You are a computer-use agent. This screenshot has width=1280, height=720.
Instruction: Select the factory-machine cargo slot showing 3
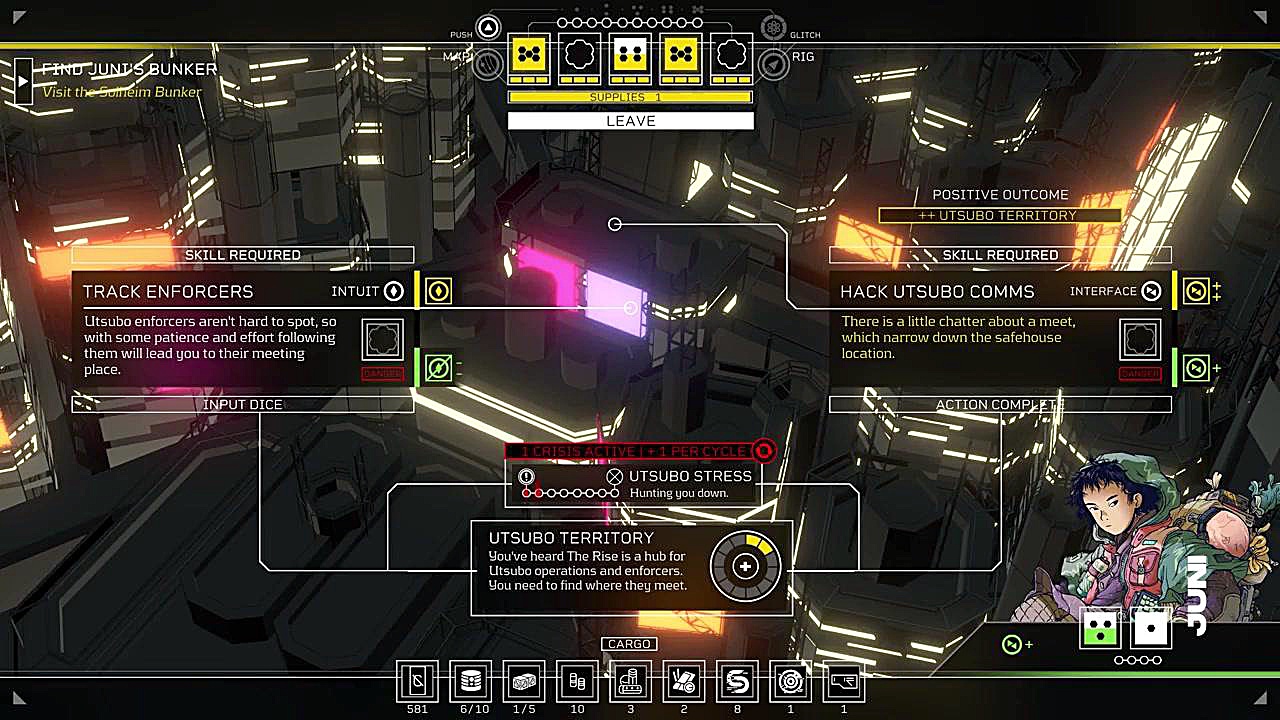pyautogui.click(x=630, y=682)
